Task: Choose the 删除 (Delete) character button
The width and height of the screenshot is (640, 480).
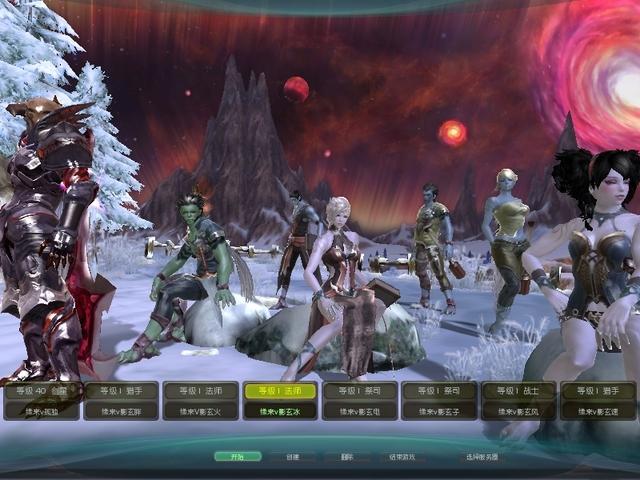Action: pos(346,456)
